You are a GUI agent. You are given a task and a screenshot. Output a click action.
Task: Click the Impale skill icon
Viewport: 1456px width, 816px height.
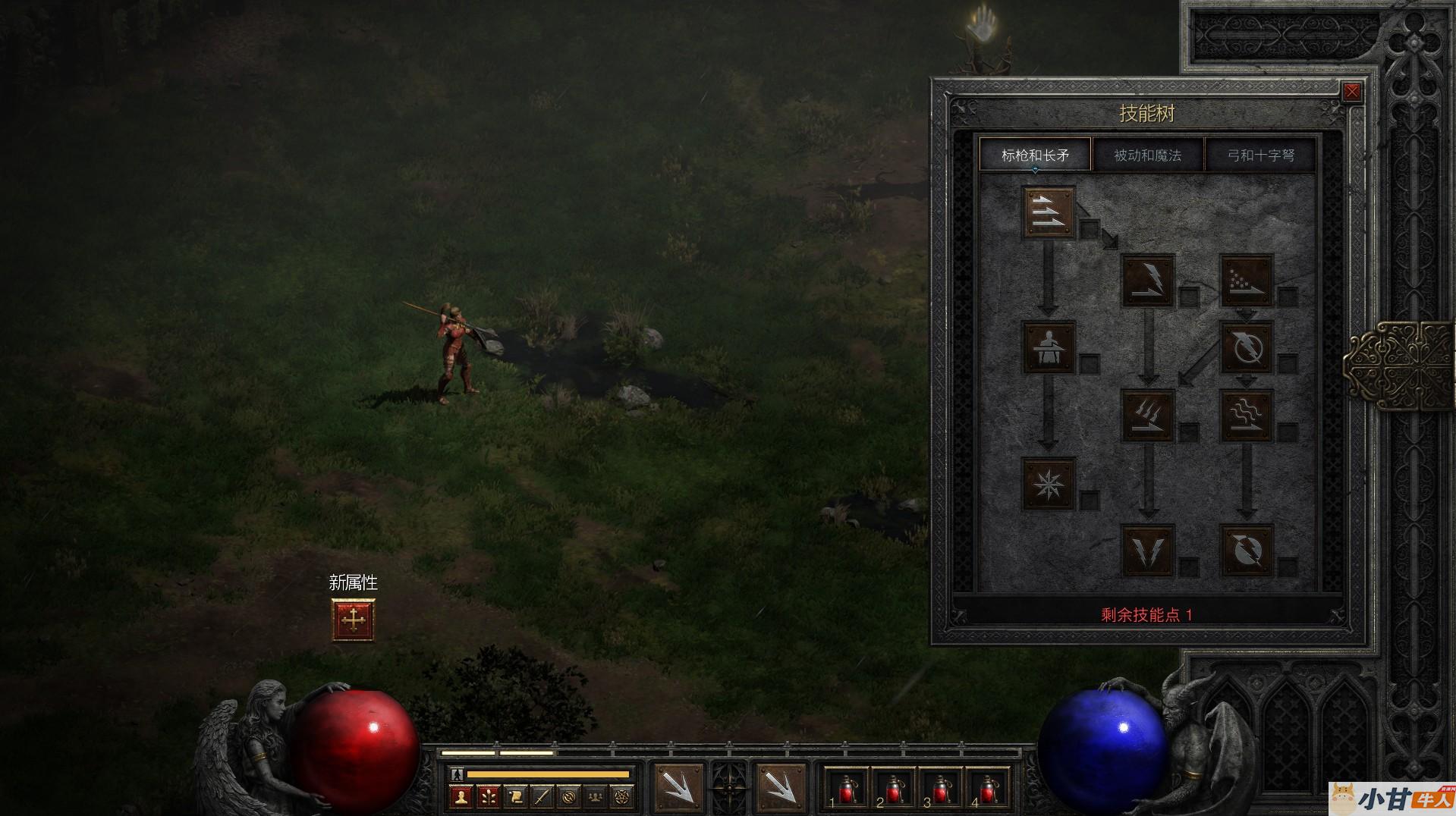pos(1049,347)
